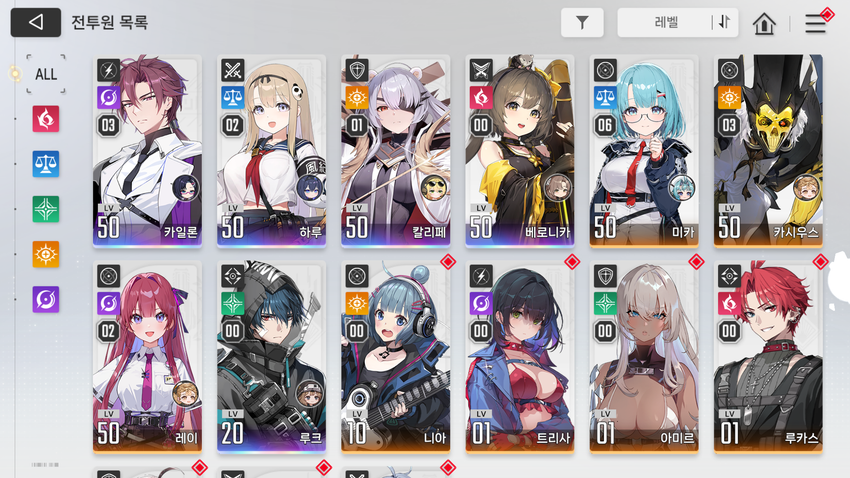Open the 루카스 character card

coord(767,357)
